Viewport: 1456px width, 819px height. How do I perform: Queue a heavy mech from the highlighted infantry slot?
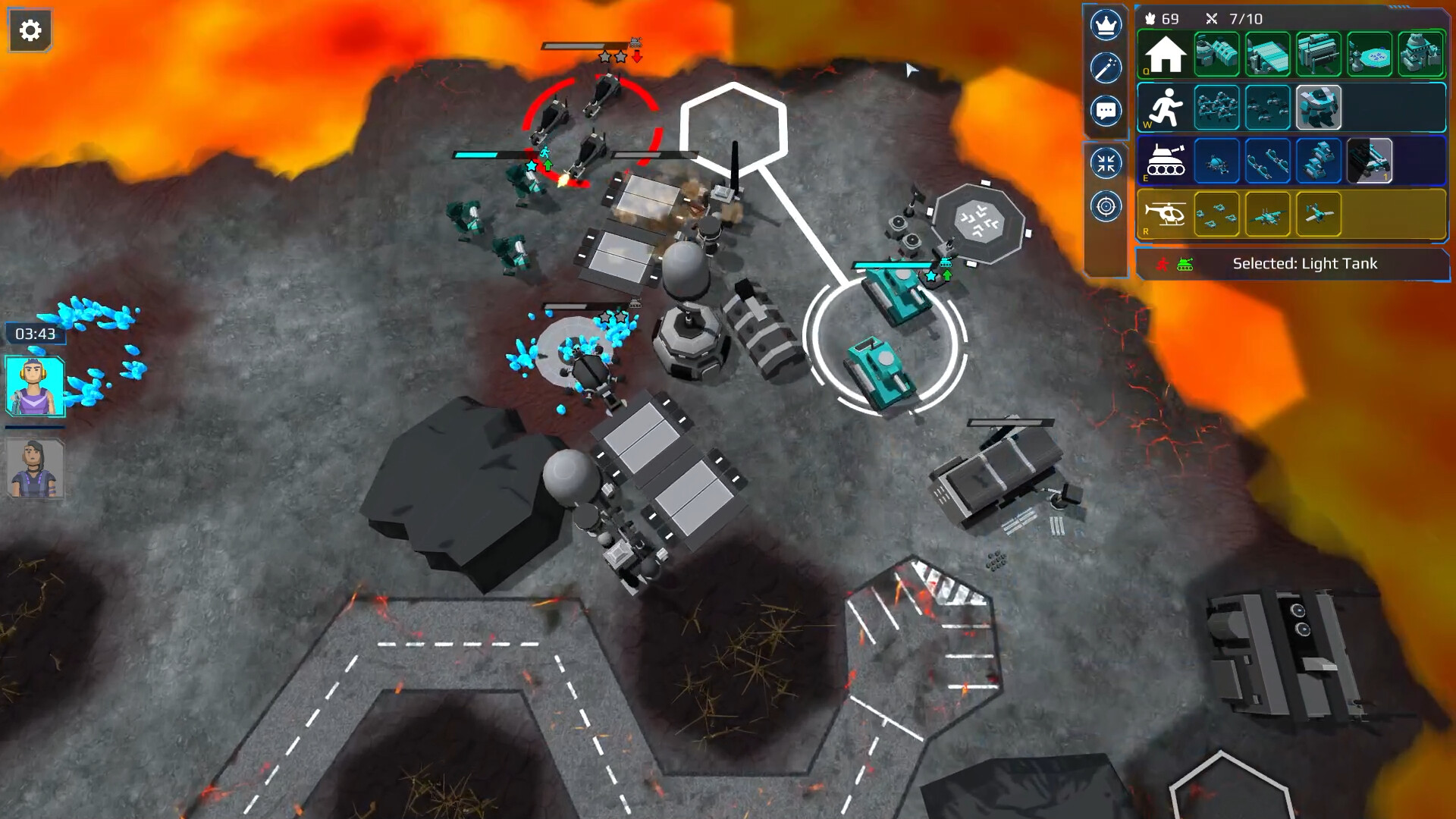[x=1317, y=107]
